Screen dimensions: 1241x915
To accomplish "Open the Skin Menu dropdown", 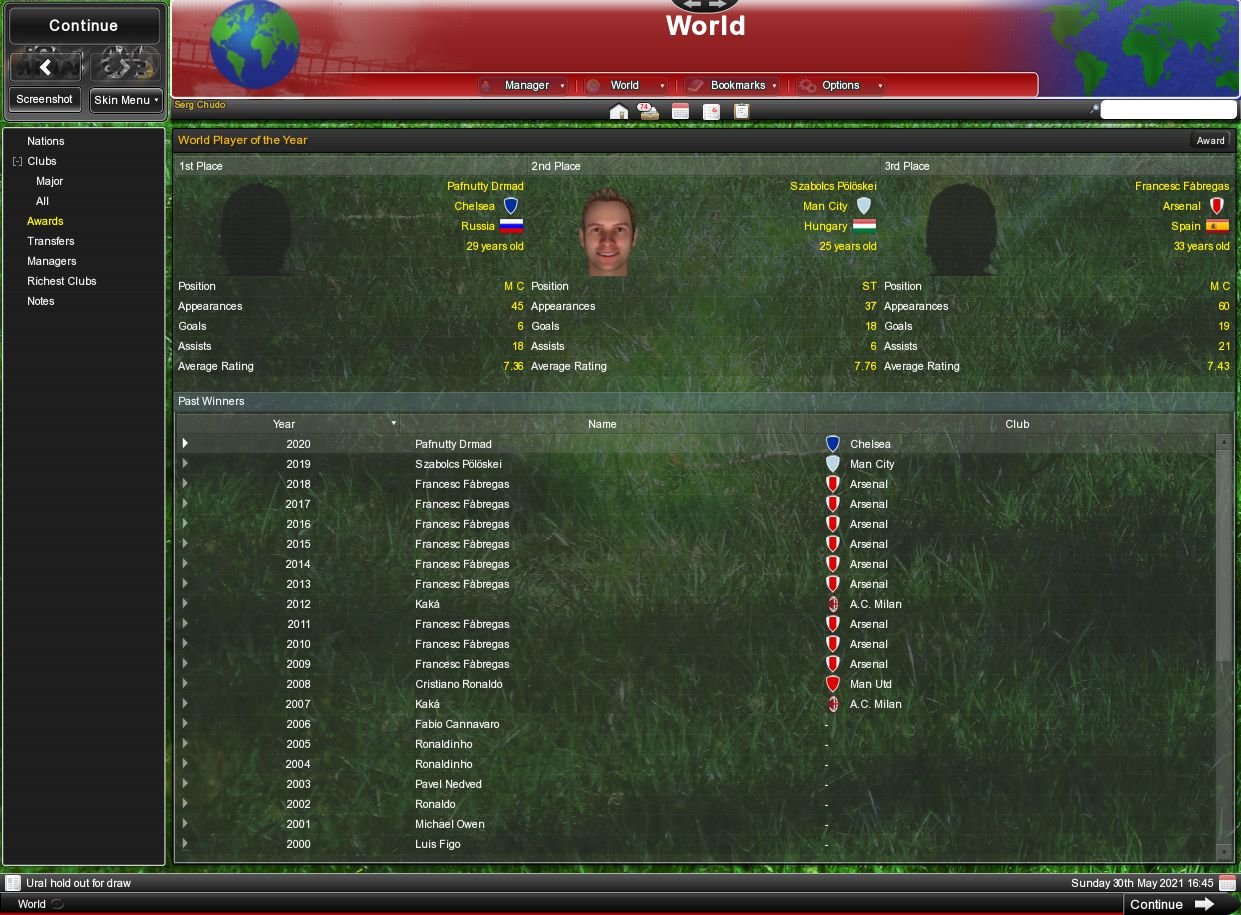I will pos(126,100).
